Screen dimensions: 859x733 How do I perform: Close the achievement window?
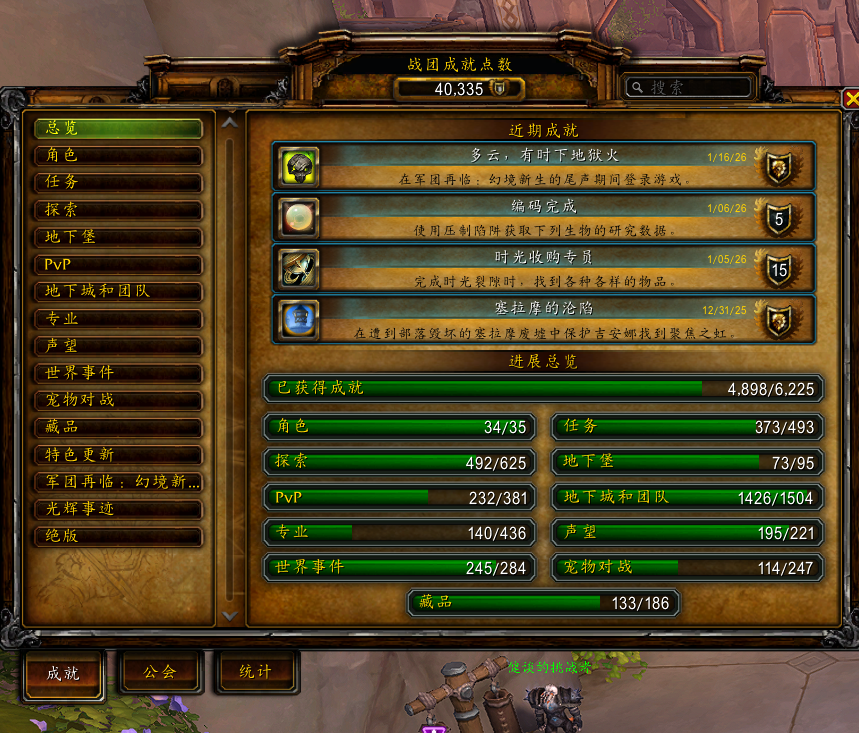(851, 98)
